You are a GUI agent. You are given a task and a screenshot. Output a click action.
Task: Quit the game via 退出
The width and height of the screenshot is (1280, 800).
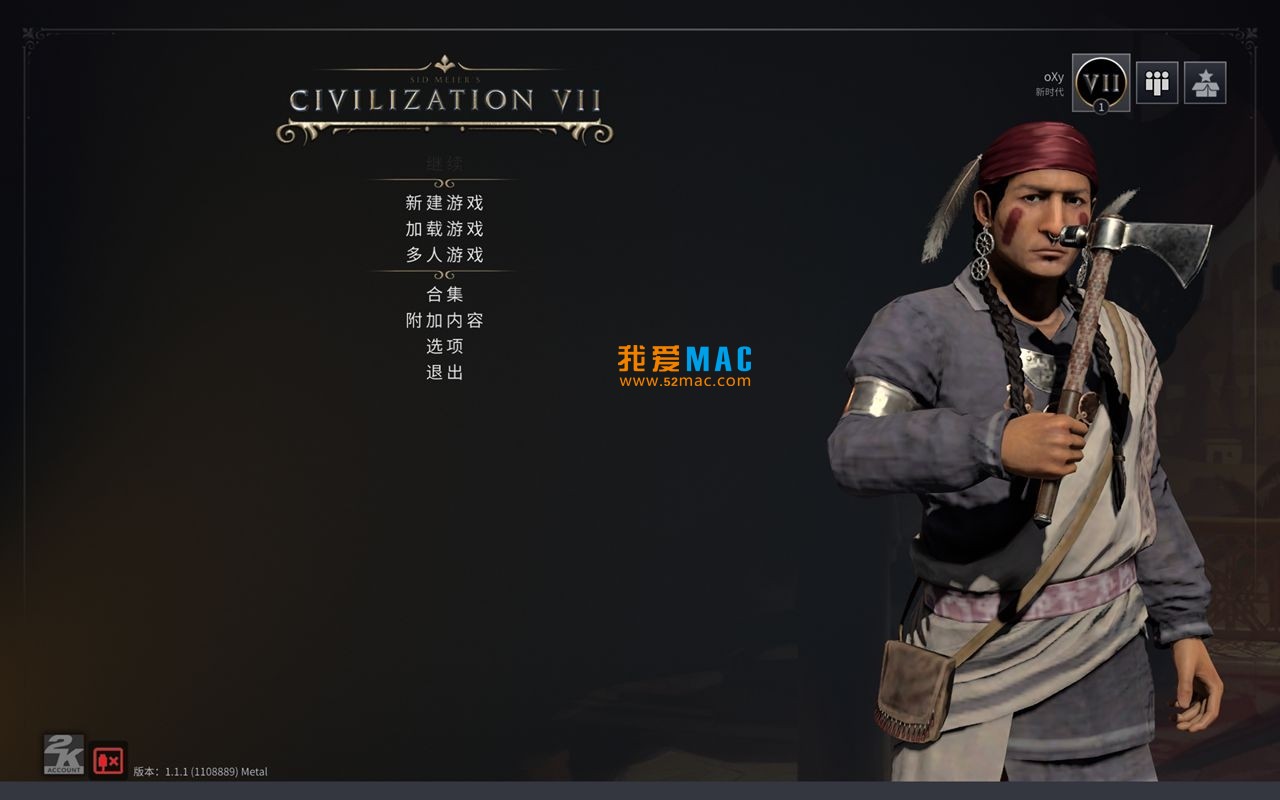coord(444,372)
